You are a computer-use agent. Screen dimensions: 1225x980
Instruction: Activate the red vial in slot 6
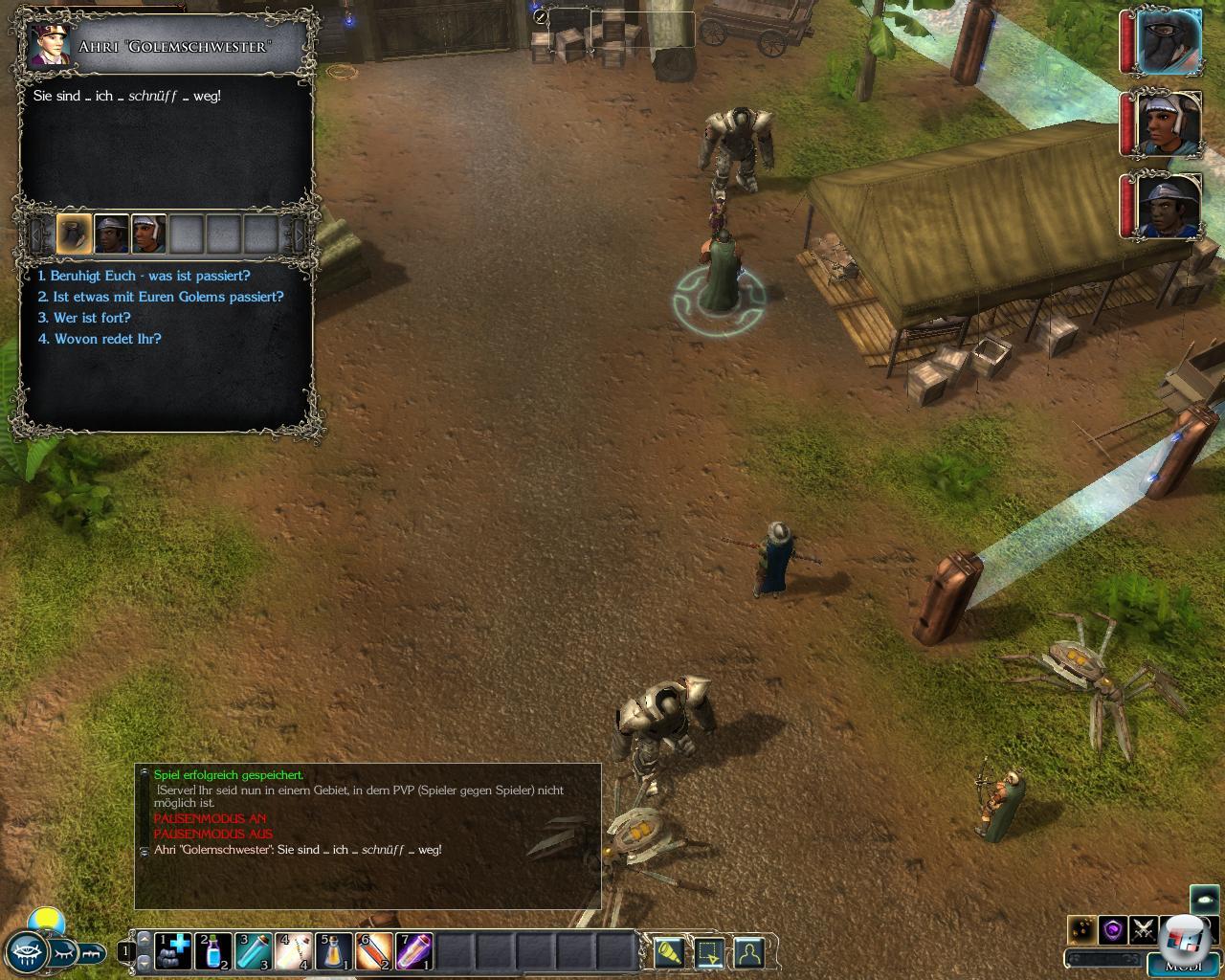(374, 951)
